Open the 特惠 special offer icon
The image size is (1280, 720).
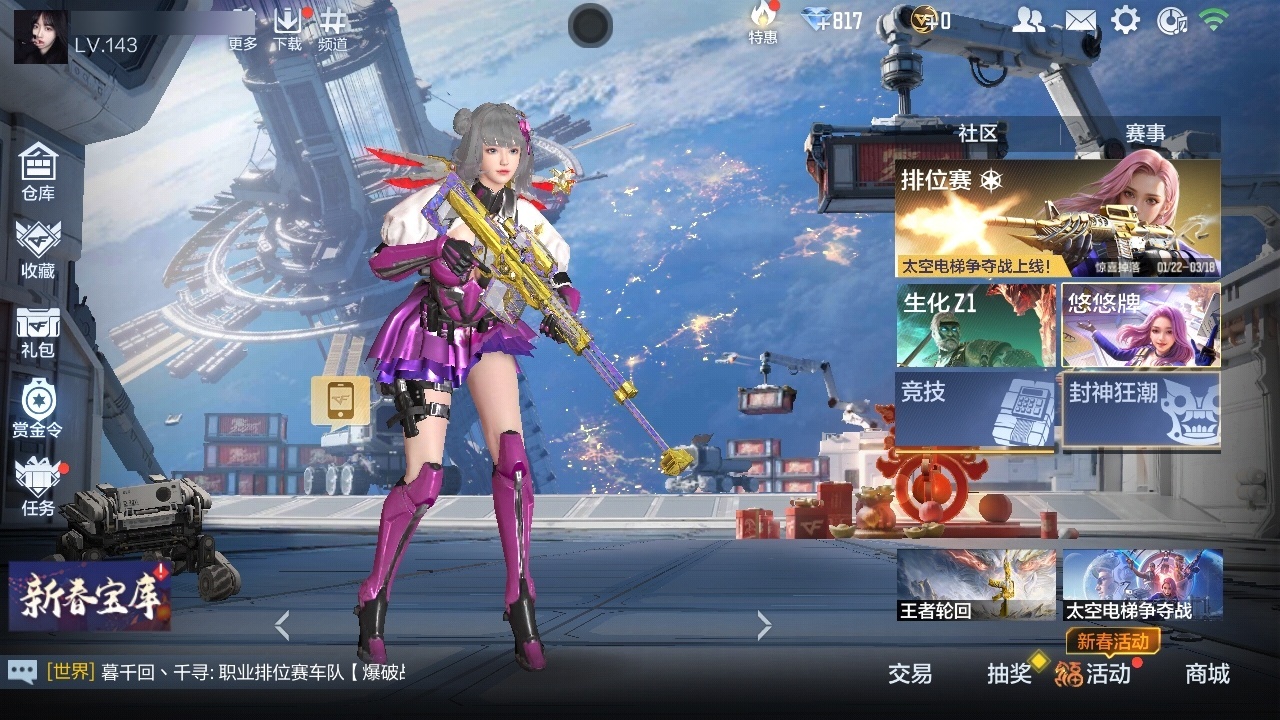763,22
